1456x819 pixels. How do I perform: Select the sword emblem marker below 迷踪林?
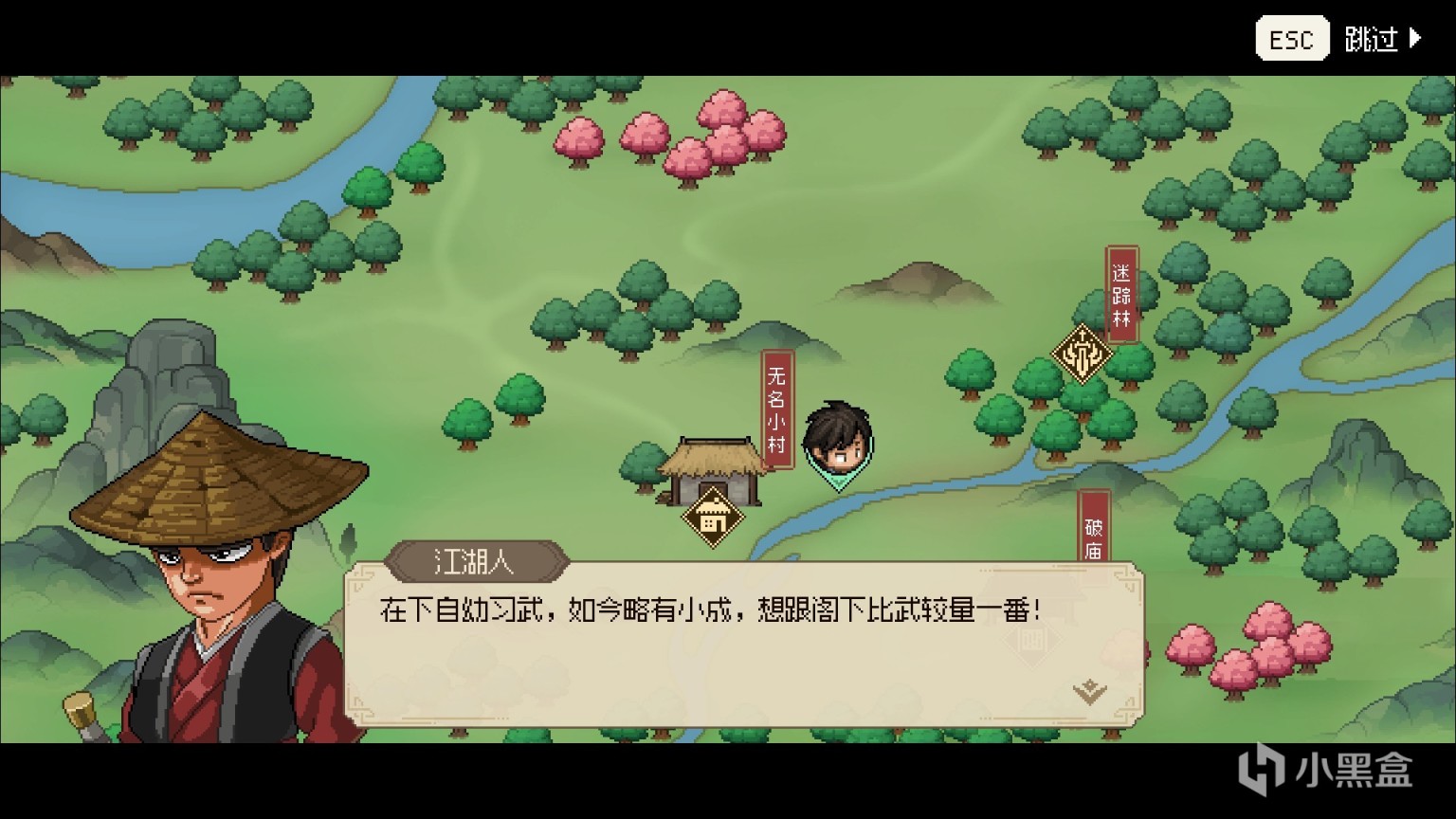pos(1081,352)
